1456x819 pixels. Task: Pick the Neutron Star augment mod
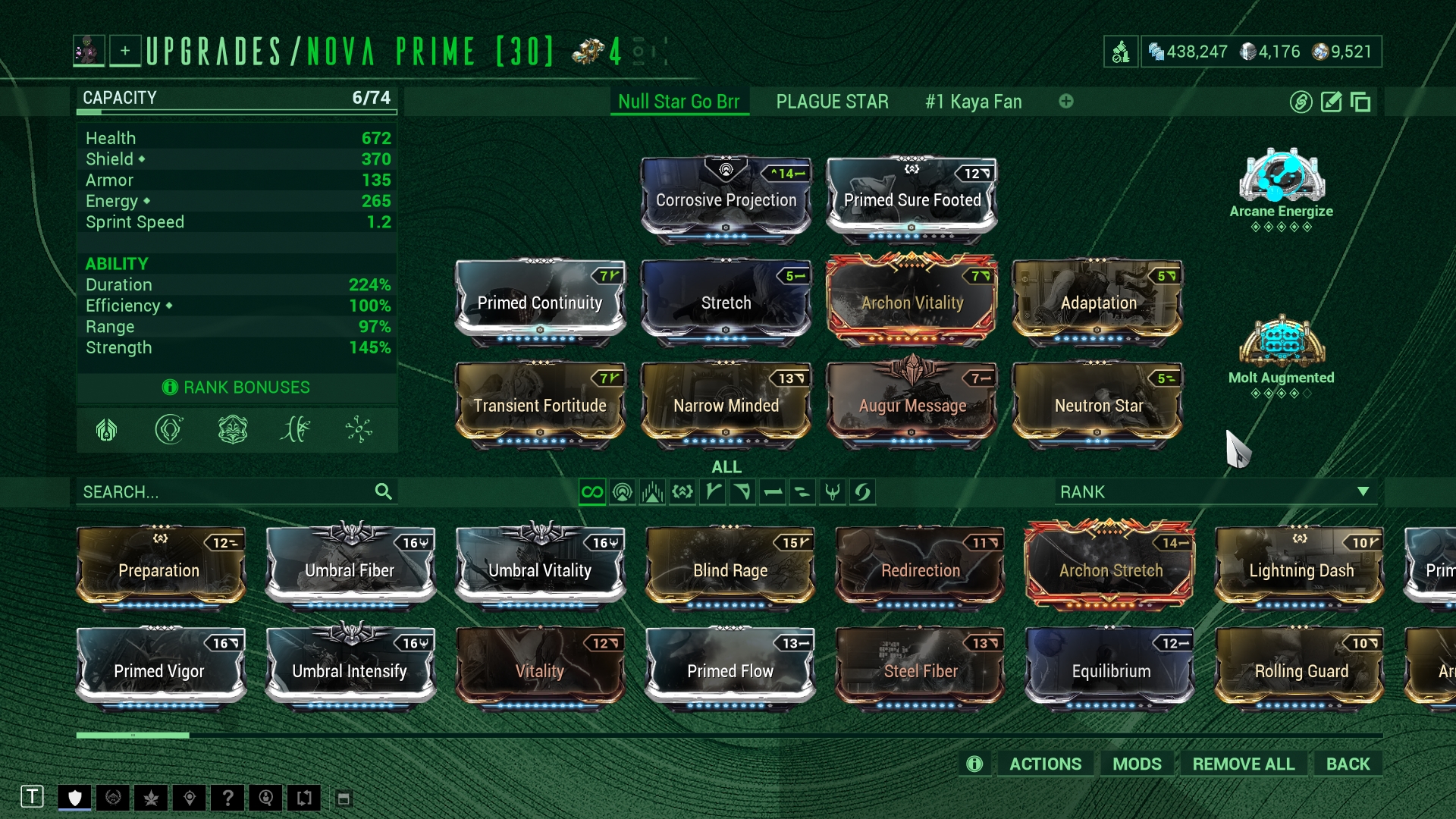tap(1098, 405)
